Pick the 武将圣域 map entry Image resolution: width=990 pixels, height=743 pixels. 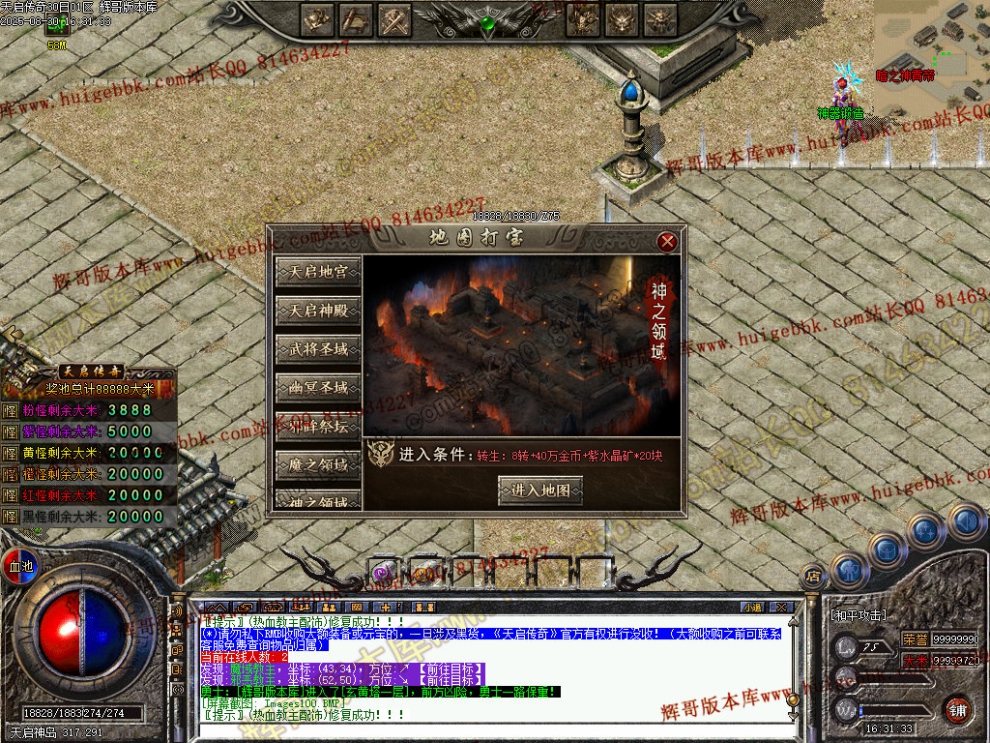point(318,349)
